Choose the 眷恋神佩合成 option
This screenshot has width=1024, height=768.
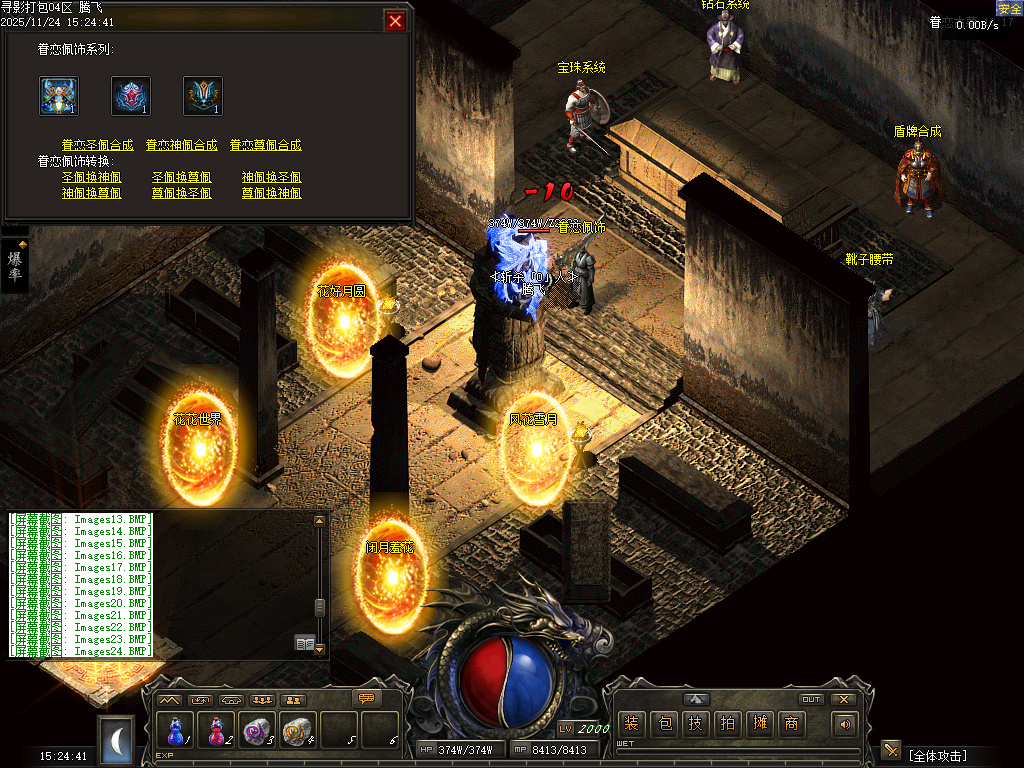(x=181, y=145)
